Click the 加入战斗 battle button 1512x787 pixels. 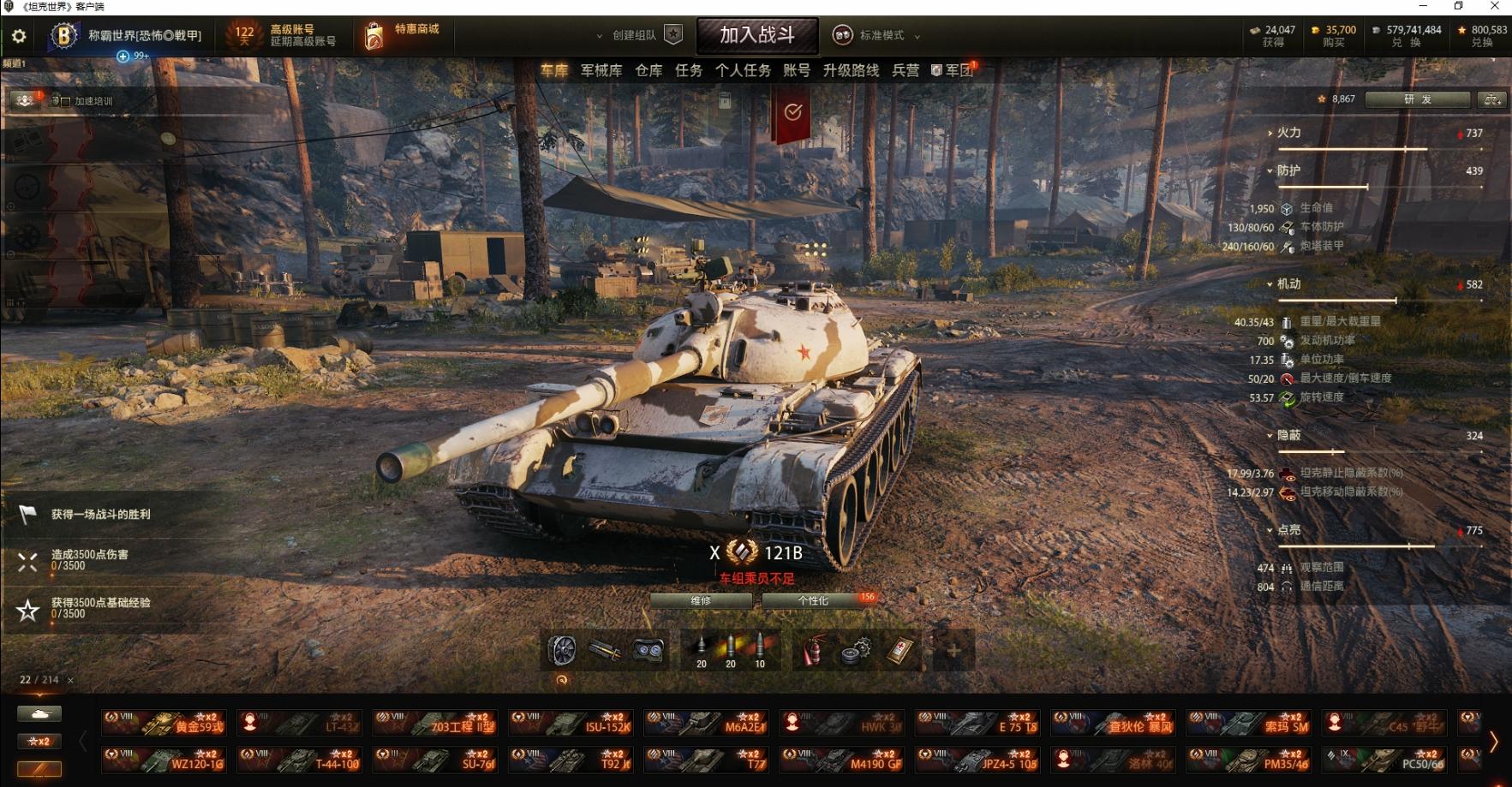757,35
